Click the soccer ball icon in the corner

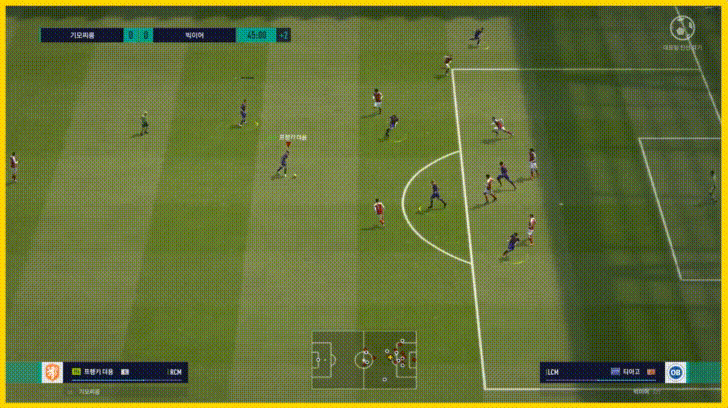[686, 26]
